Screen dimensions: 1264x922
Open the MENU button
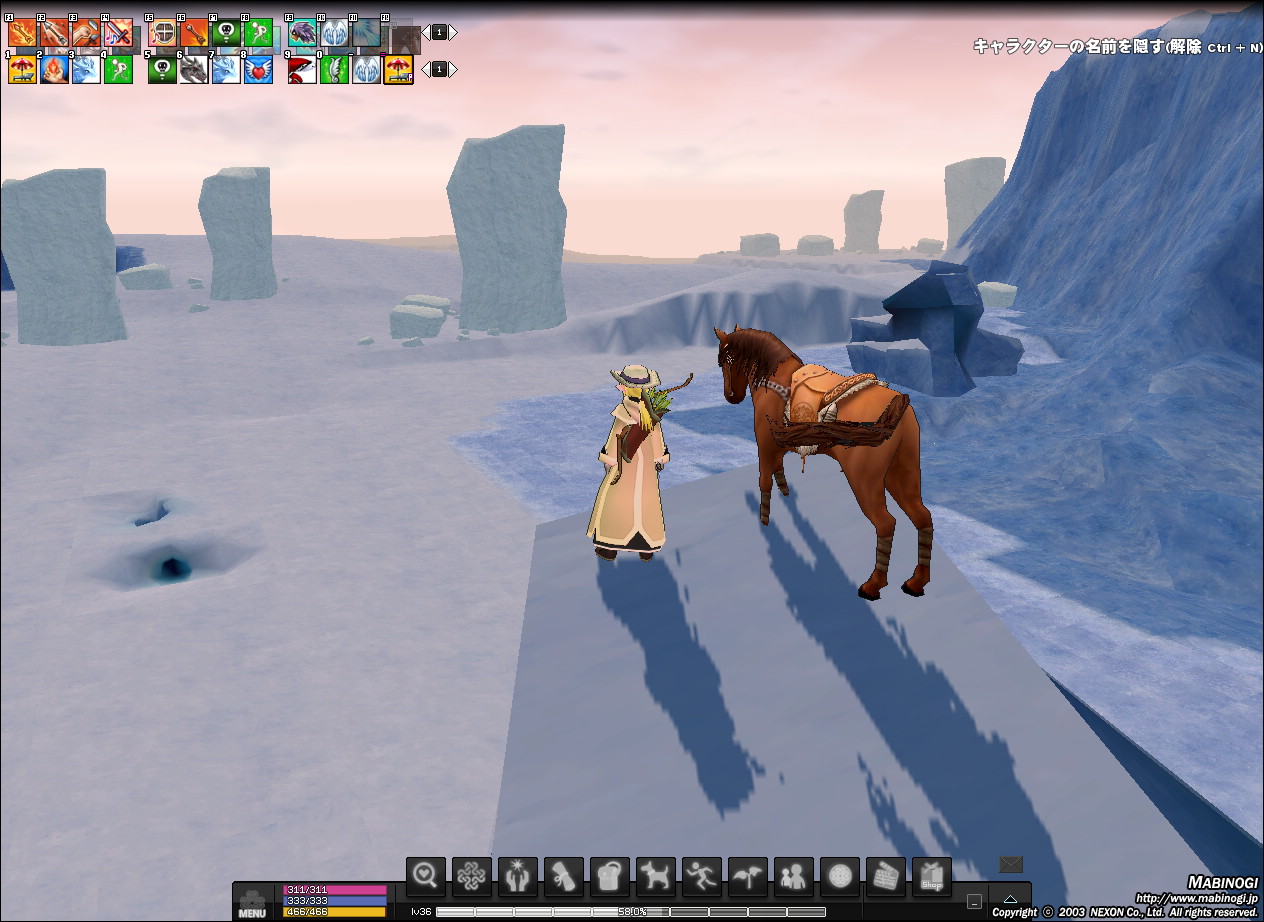click(252, 902)
